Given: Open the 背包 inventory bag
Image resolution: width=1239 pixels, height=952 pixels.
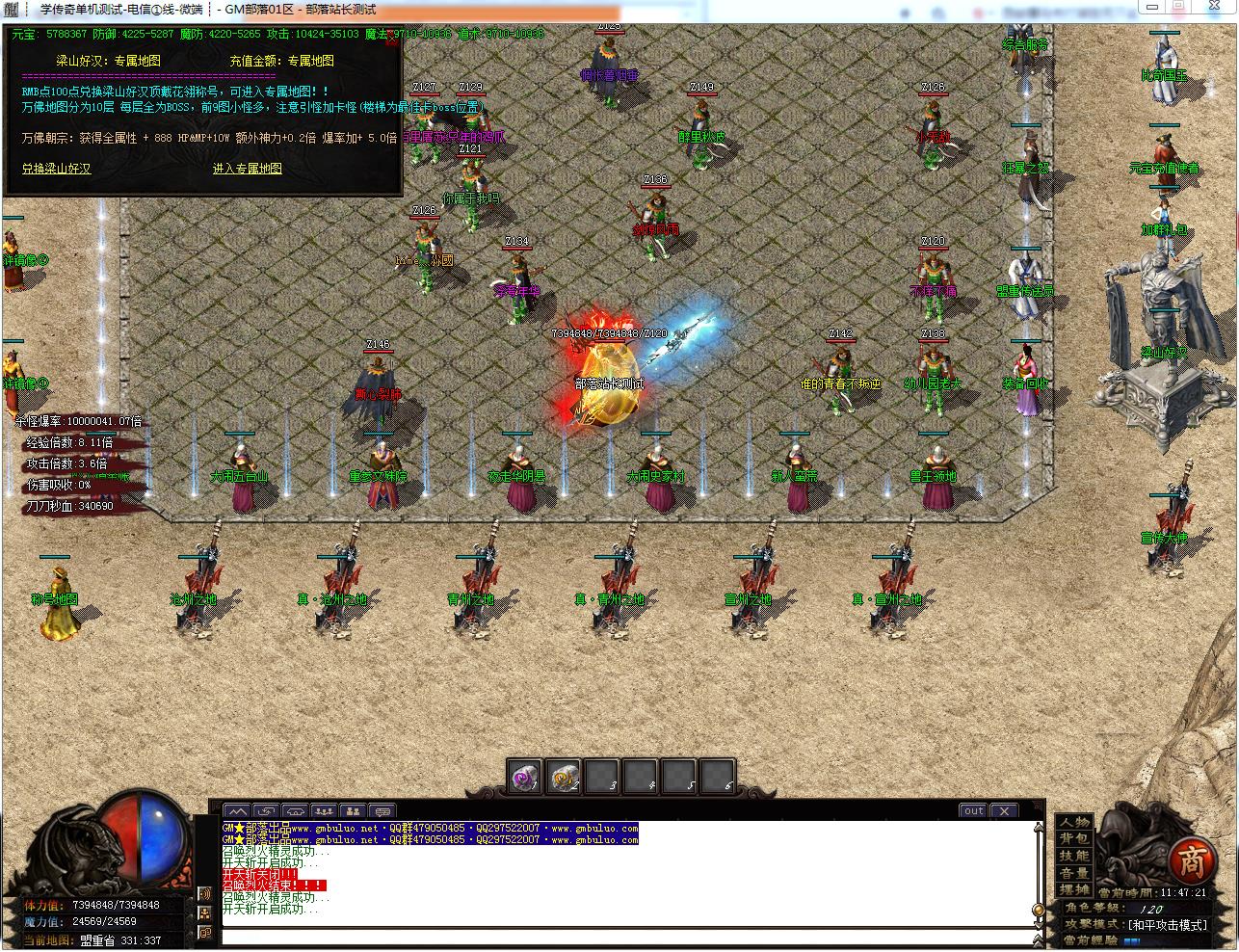Looking at the screenshot, I should coord(1074,839).
